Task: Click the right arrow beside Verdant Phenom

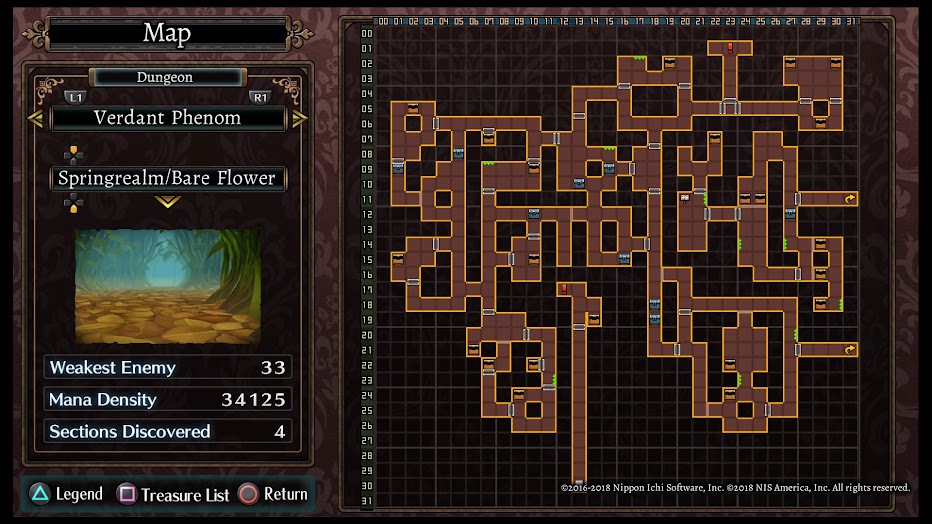Action: tap(299, 118)
